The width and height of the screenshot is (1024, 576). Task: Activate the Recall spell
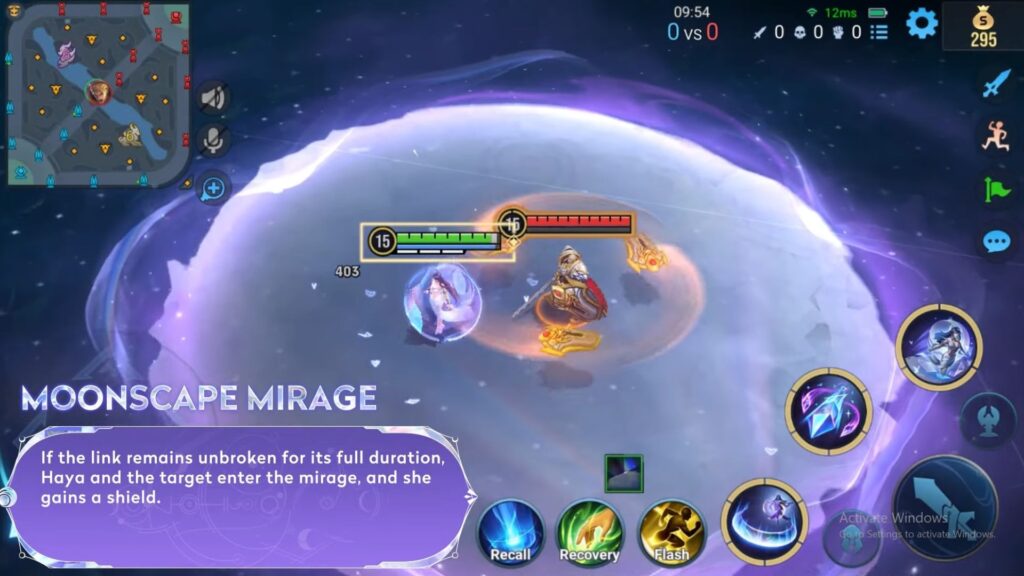[x=510, y=532]
